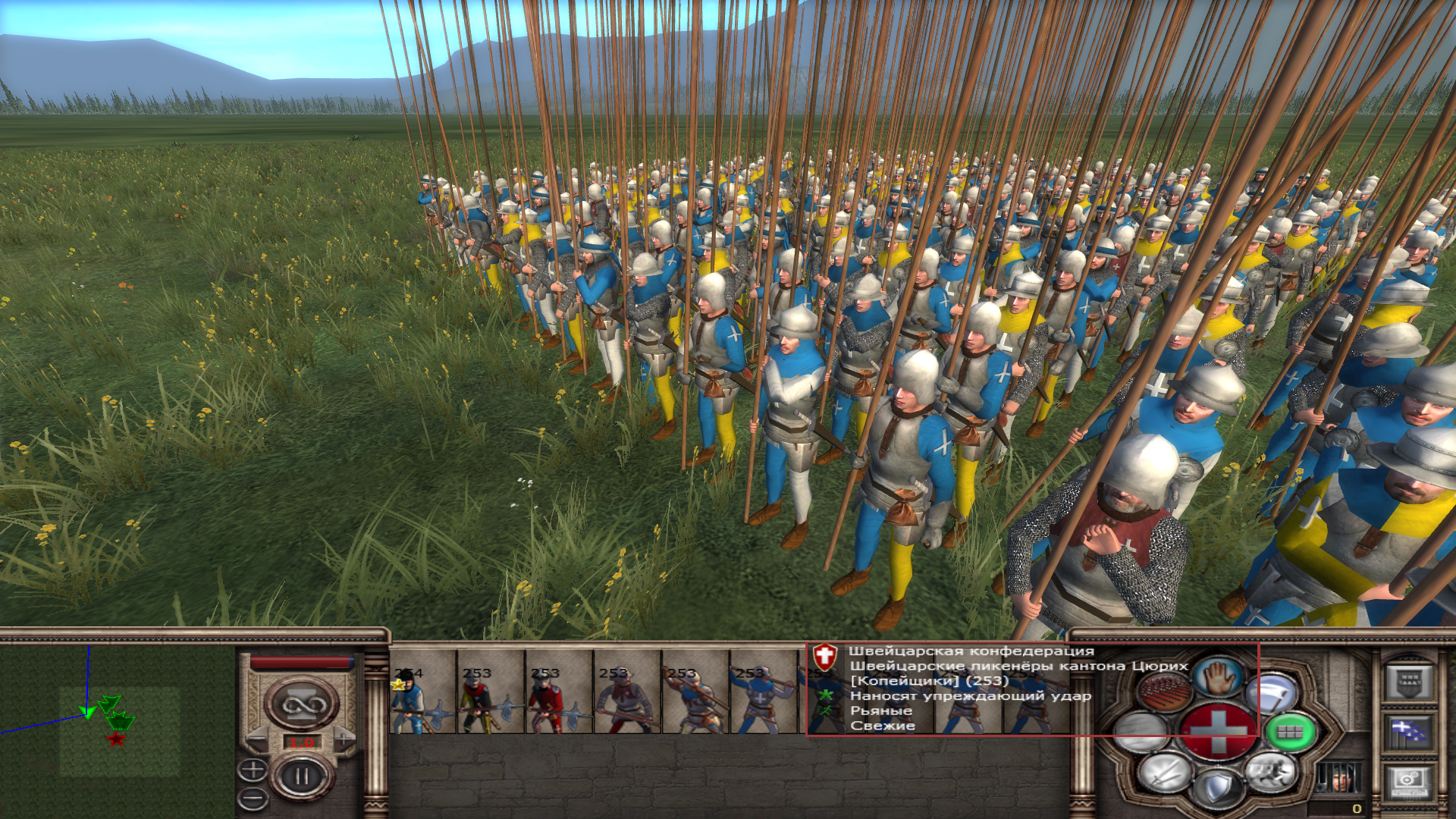Increase battle speed with right arrow
Viewport: 1456px width, 819px height.
(x=345, y=738)
